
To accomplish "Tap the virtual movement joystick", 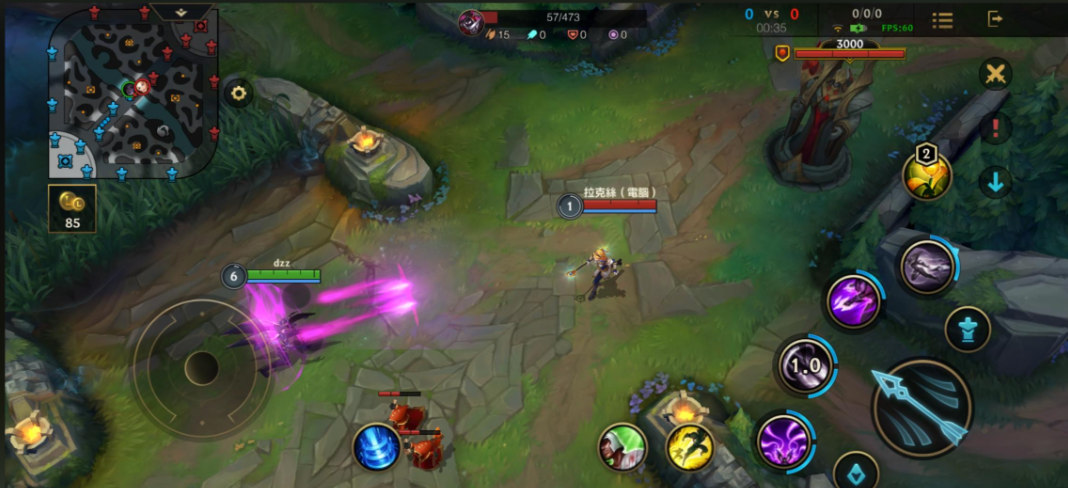I will (x=202, y=367).
